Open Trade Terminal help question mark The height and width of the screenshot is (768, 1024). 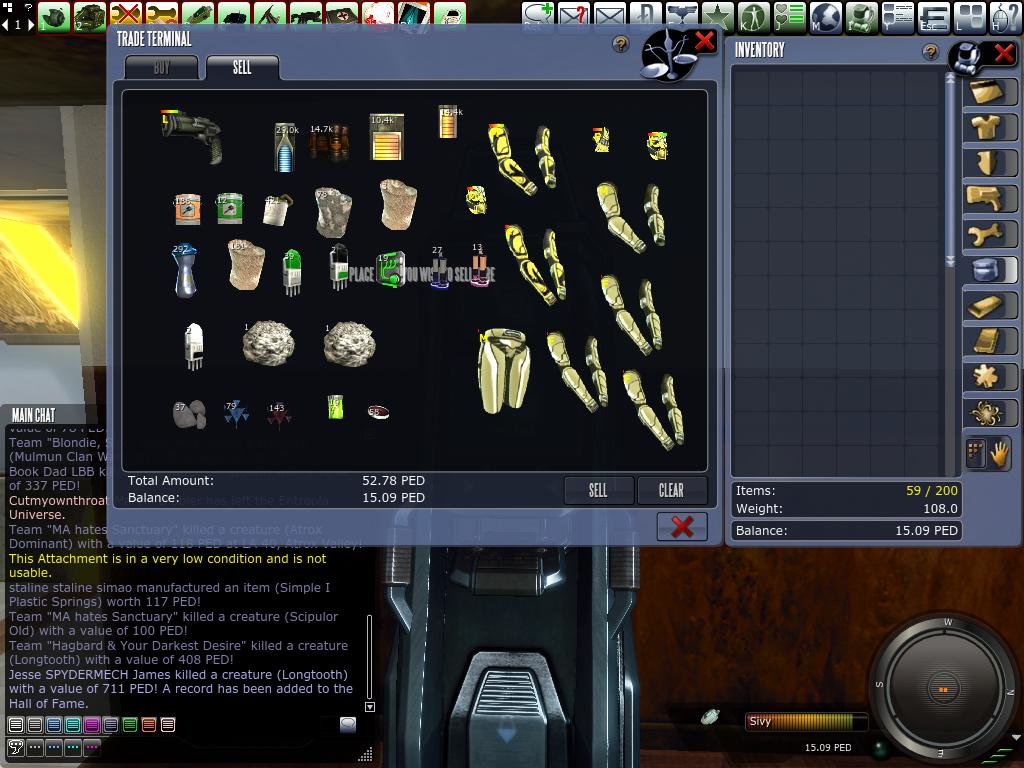coord(621,44)
